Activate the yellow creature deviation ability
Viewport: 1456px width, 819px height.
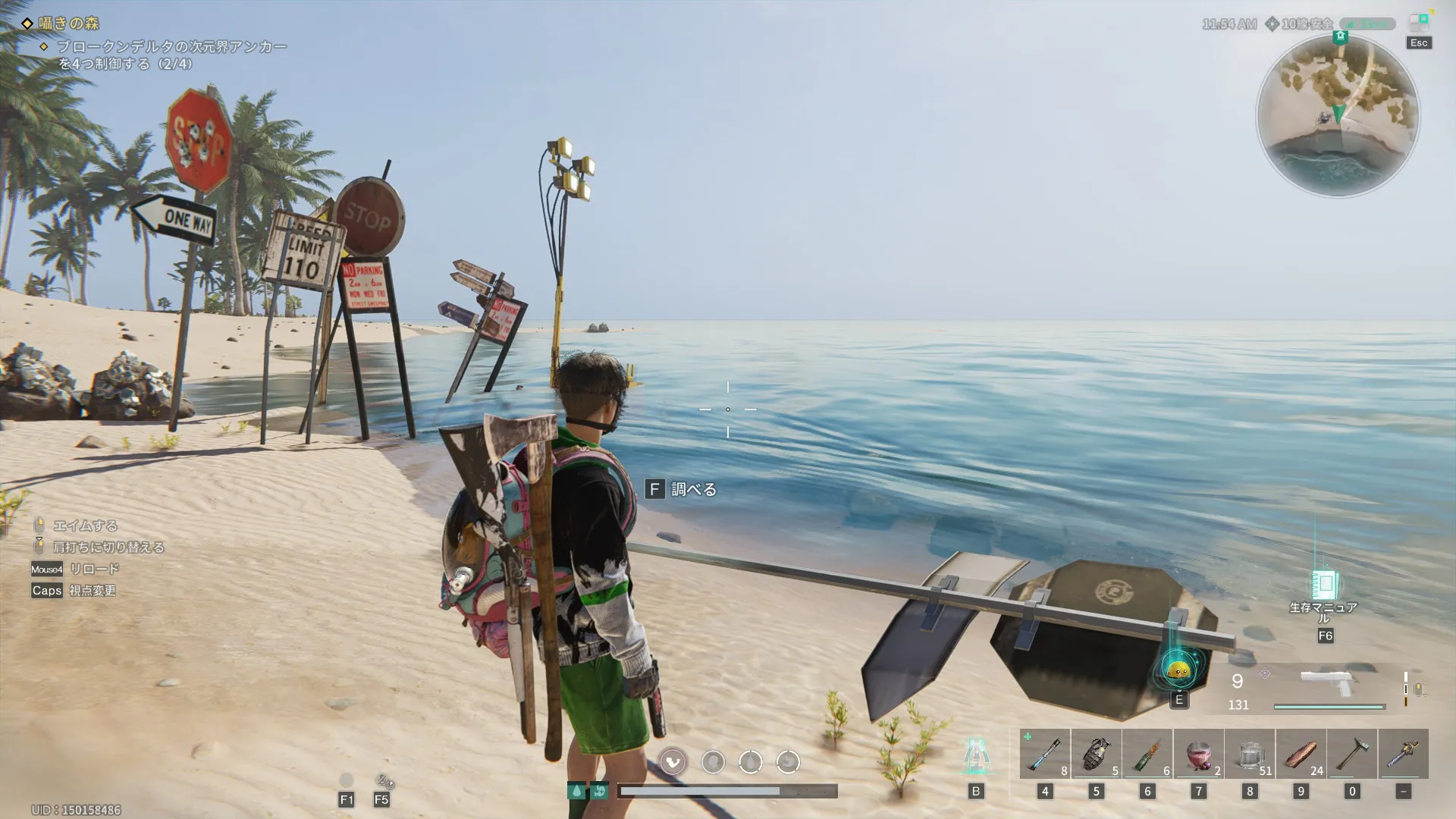tap(1178, 670)
